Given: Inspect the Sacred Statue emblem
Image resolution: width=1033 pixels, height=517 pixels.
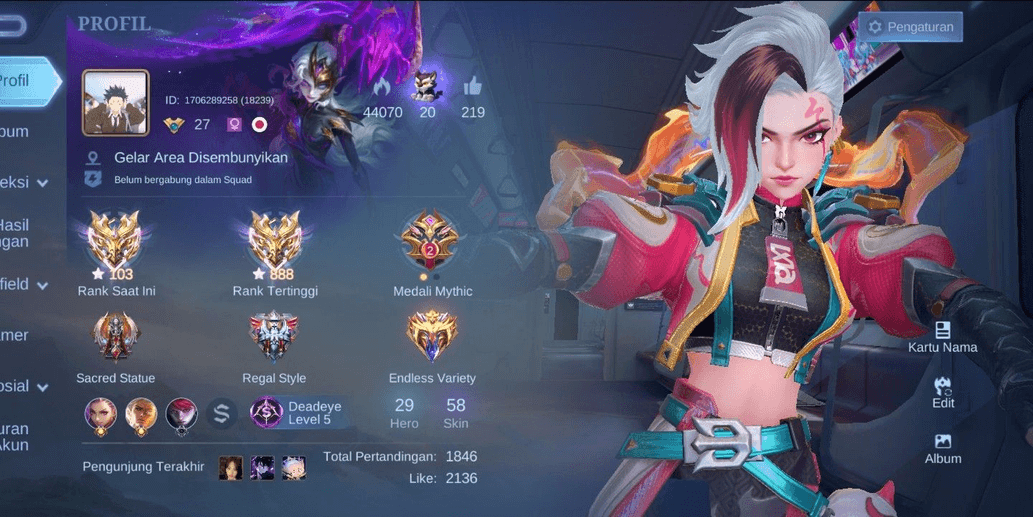Looking at the screenshot, I should click(x=116, y=337).
